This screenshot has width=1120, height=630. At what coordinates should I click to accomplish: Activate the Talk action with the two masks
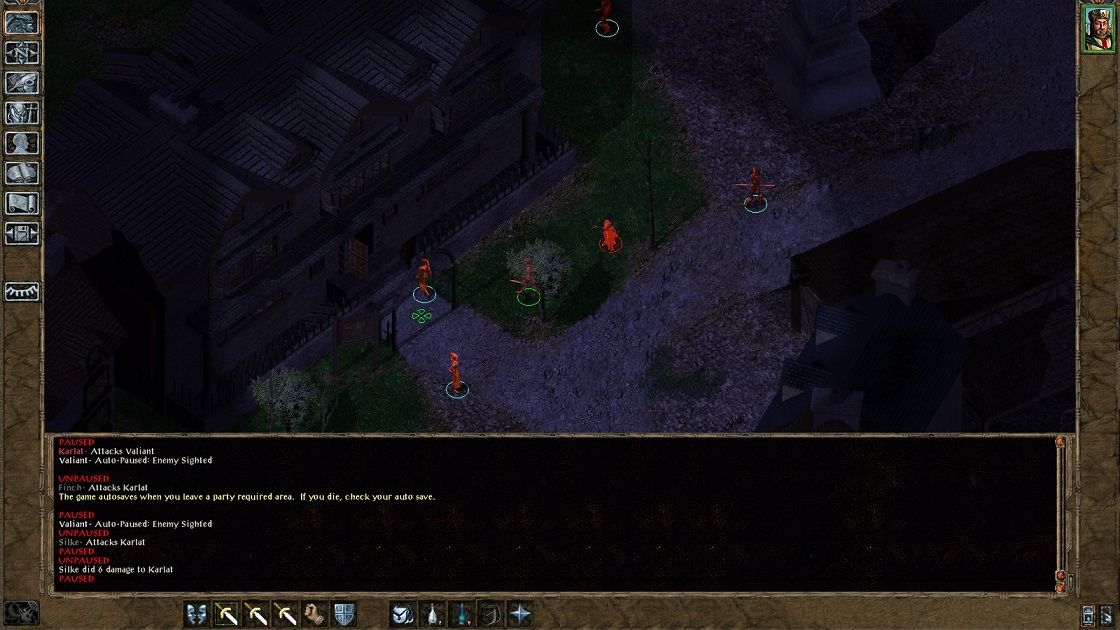pyautogui.click(x=198, y=614)
